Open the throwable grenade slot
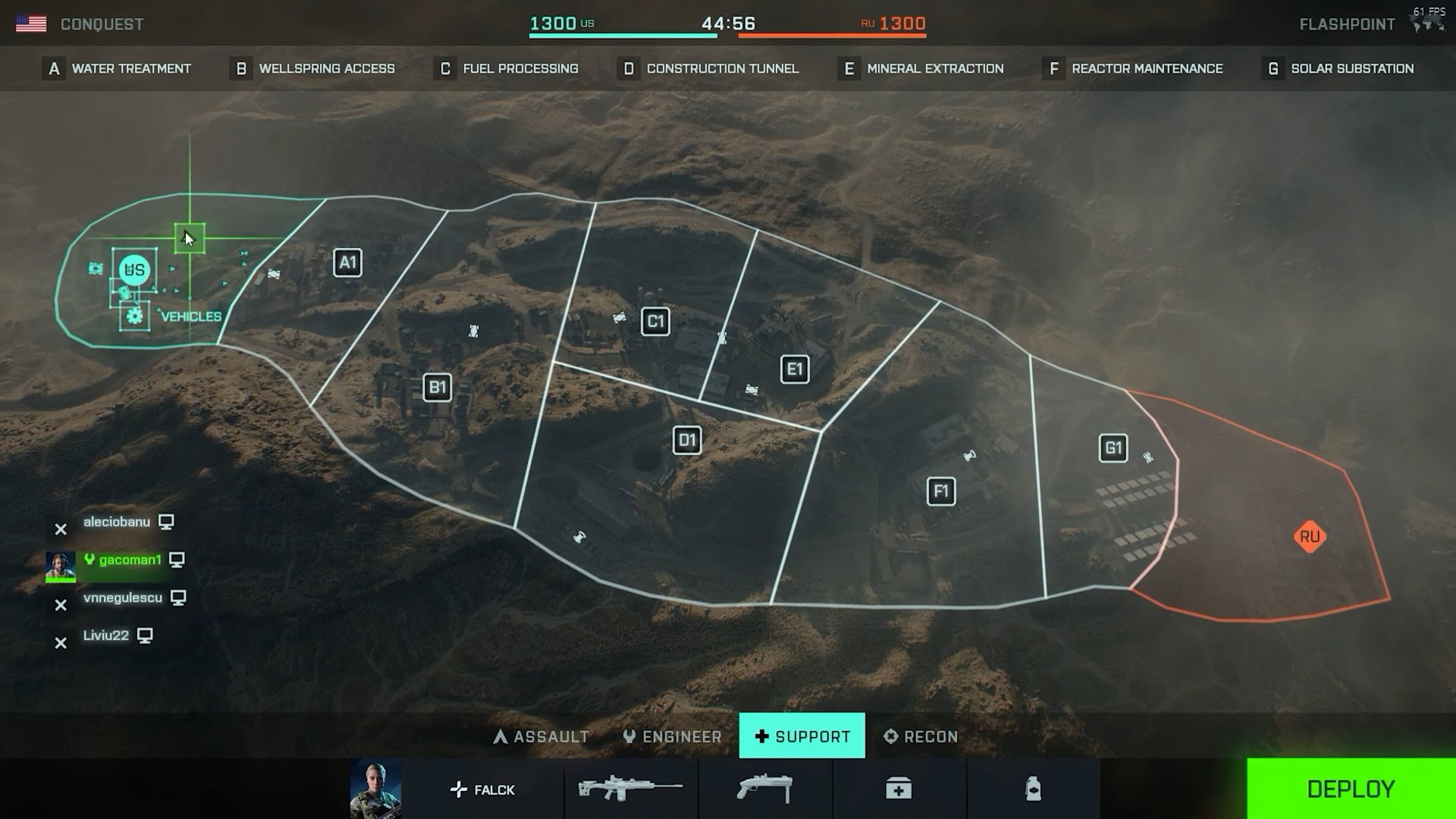The height and width of the screenshot is (819, 1456). (x=1033, y=789)
